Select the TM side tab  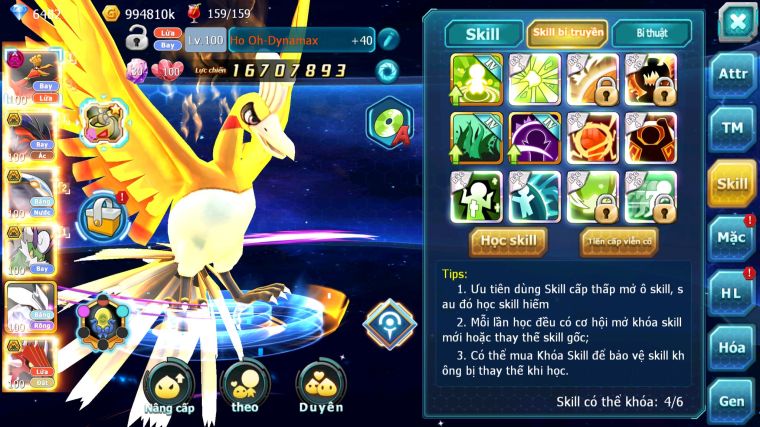(732, 128)
